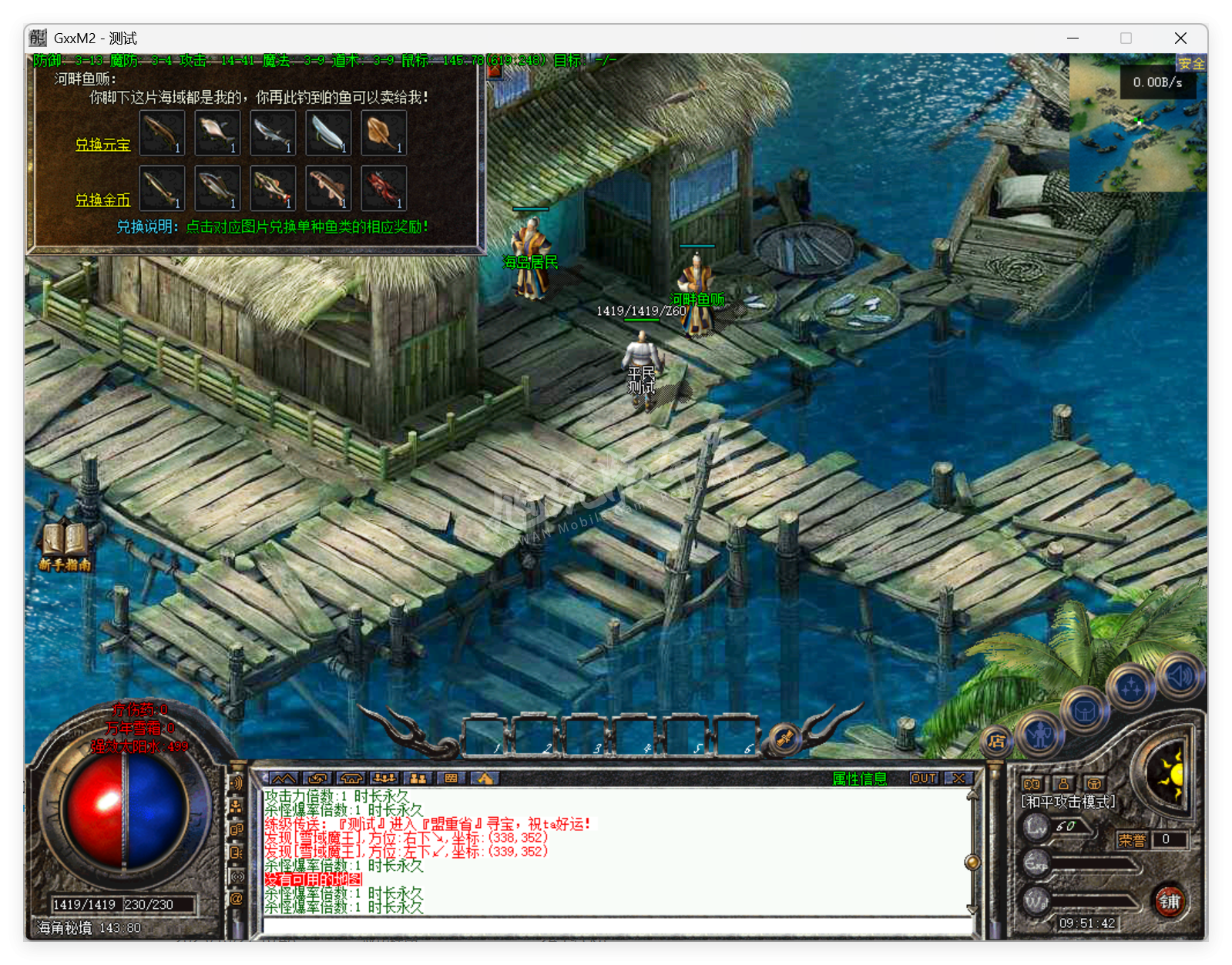Click the 铺 red shop button bottom right
Screen dimensions: 1232x965
coord(1170,903)
